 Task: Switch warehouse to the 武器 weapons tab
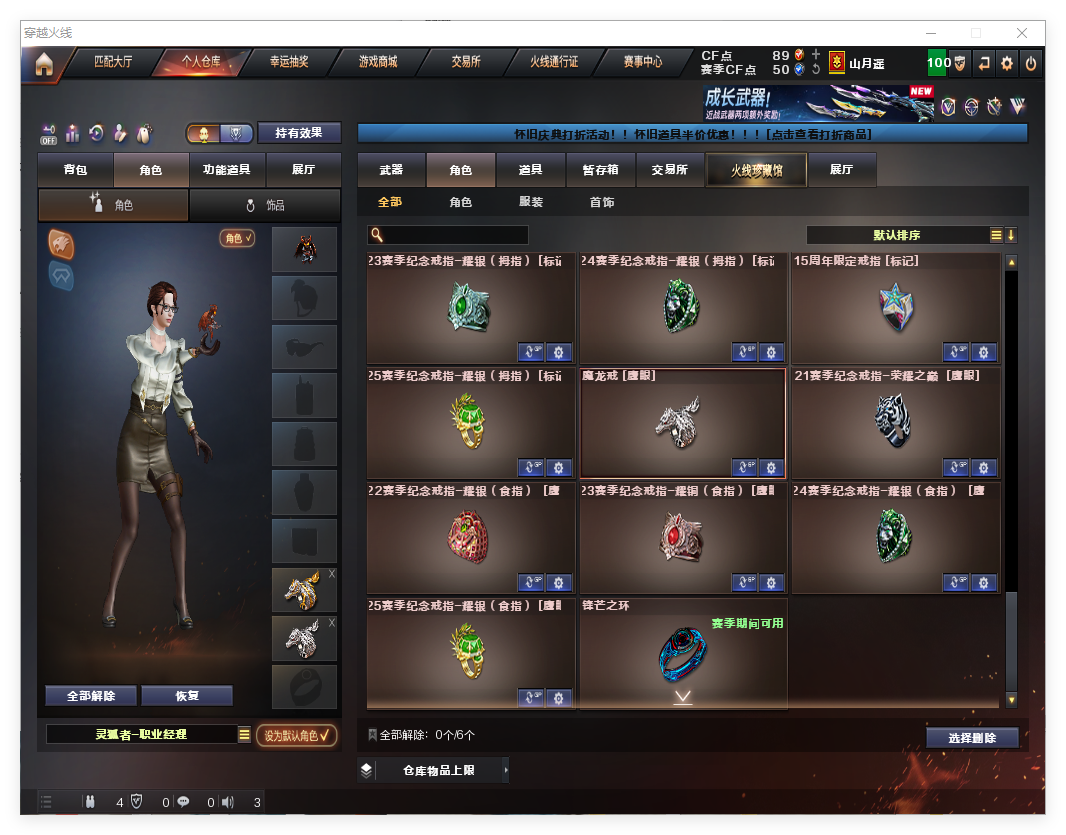tap(391, 170)
